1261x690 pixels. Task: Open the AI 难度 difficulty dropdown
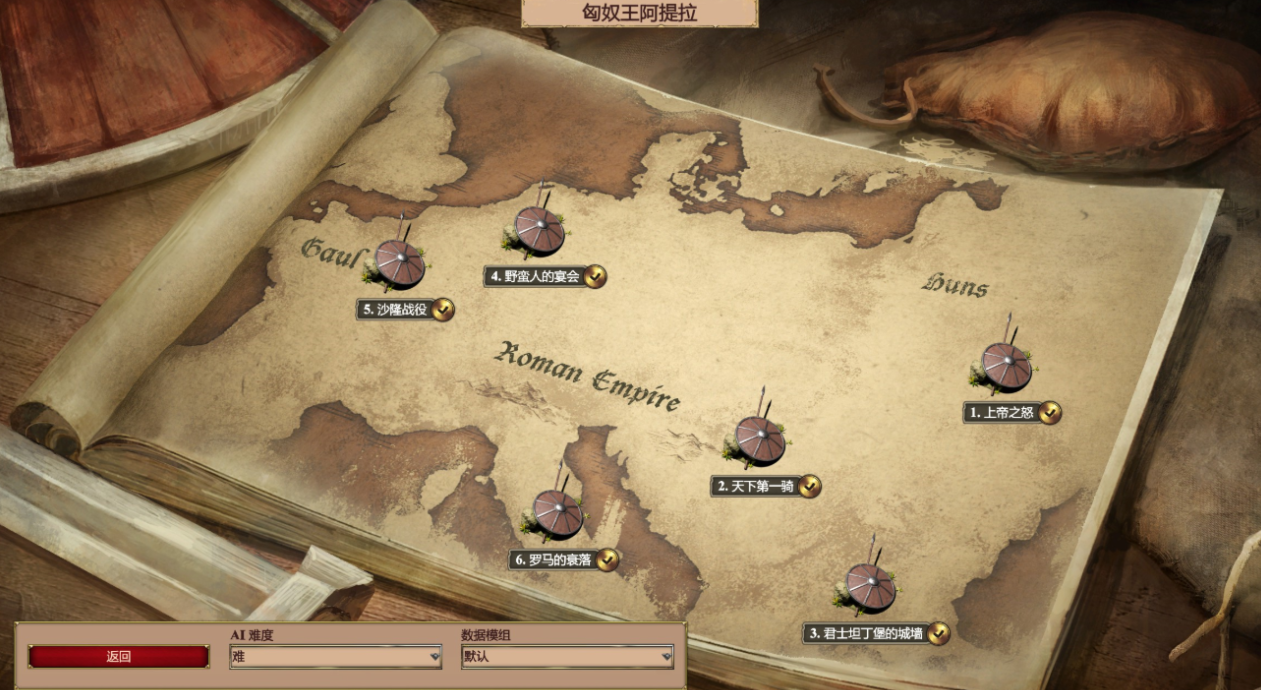336,657
